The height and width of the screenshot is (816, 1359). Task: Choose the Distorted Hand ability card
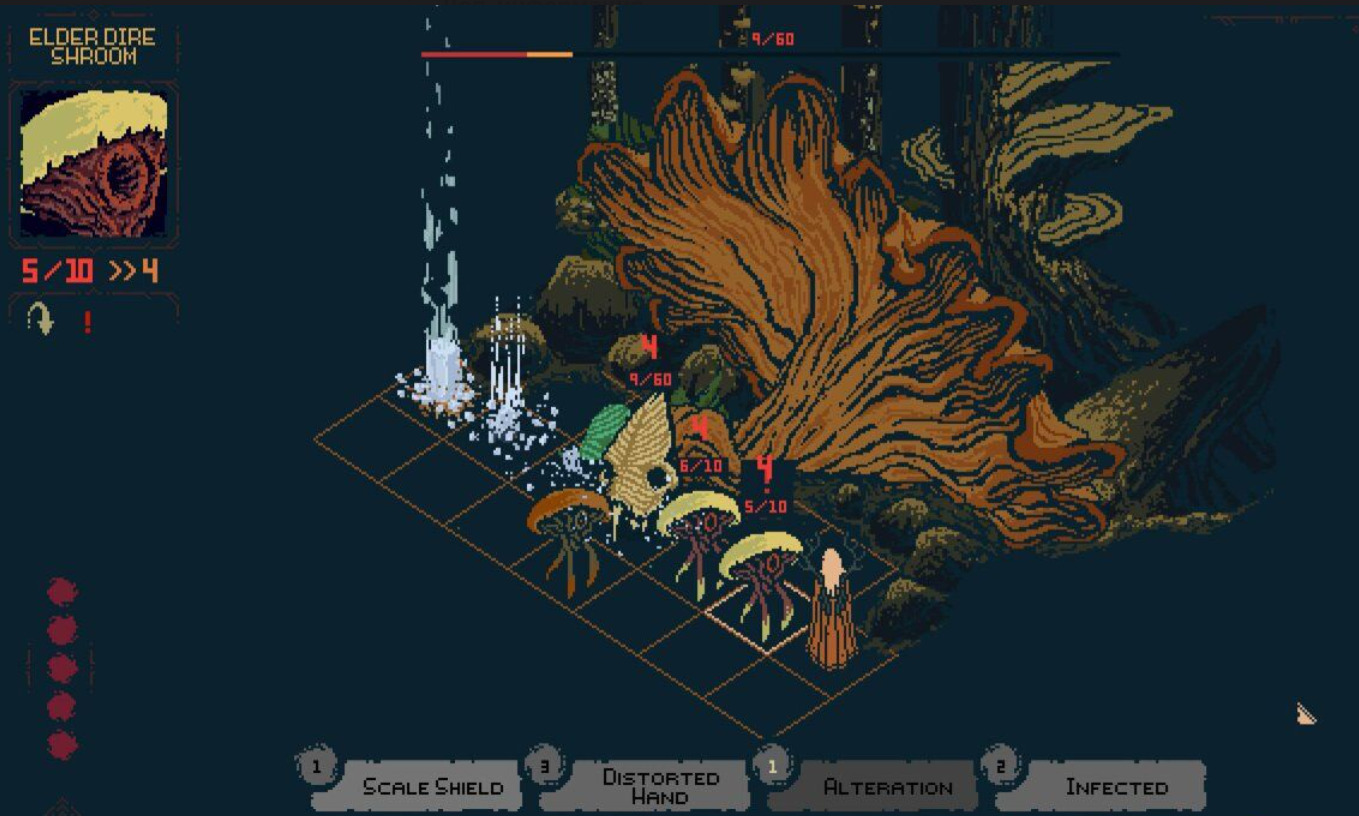[x=659, y=786]
